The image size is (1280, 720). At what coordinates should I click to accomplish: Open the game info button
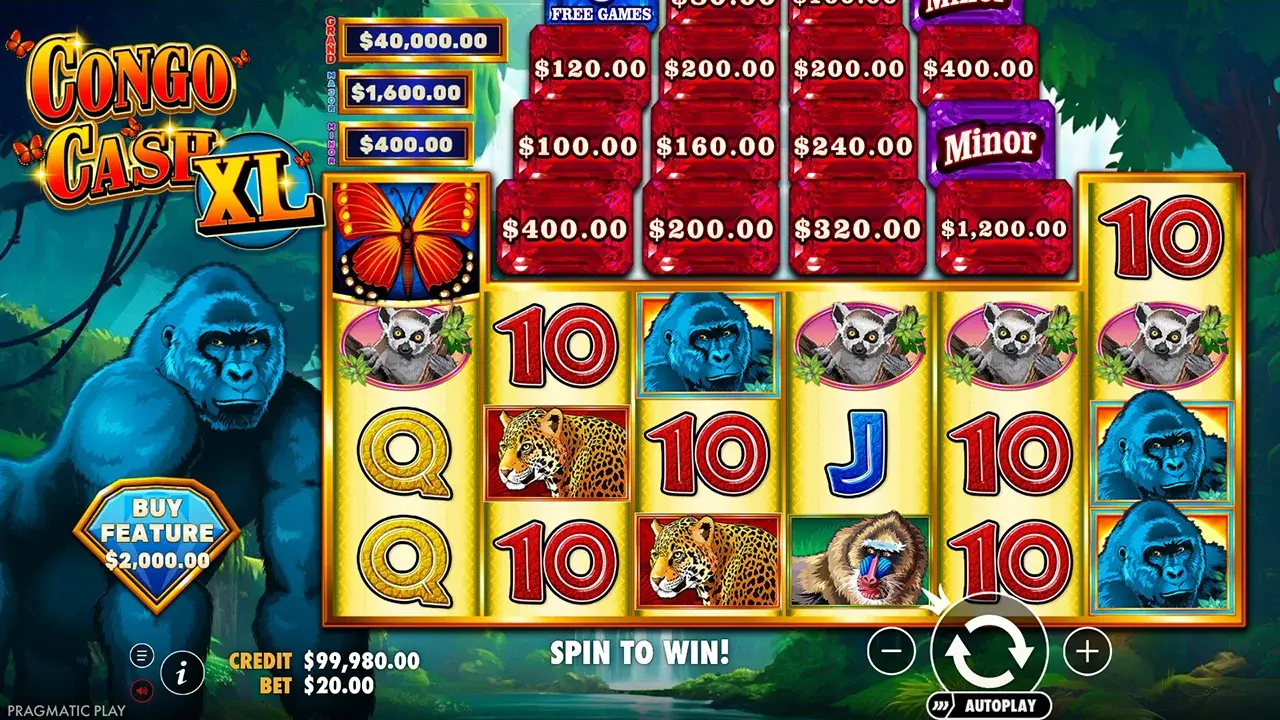(182, 674)
